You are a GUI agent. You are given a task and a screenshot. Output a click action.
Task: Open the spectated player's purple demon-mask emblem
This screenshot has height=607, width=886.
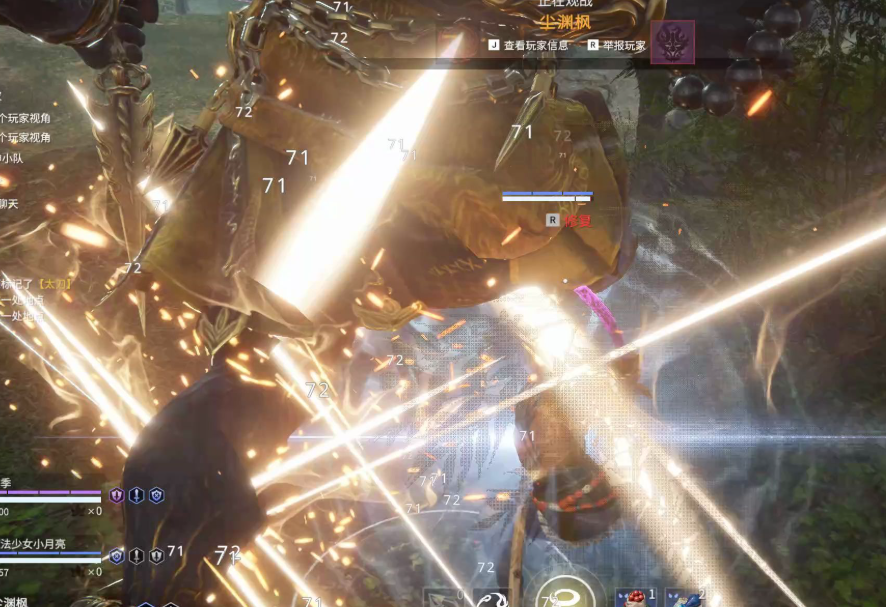pyautogui.click(x=672, y=42)
